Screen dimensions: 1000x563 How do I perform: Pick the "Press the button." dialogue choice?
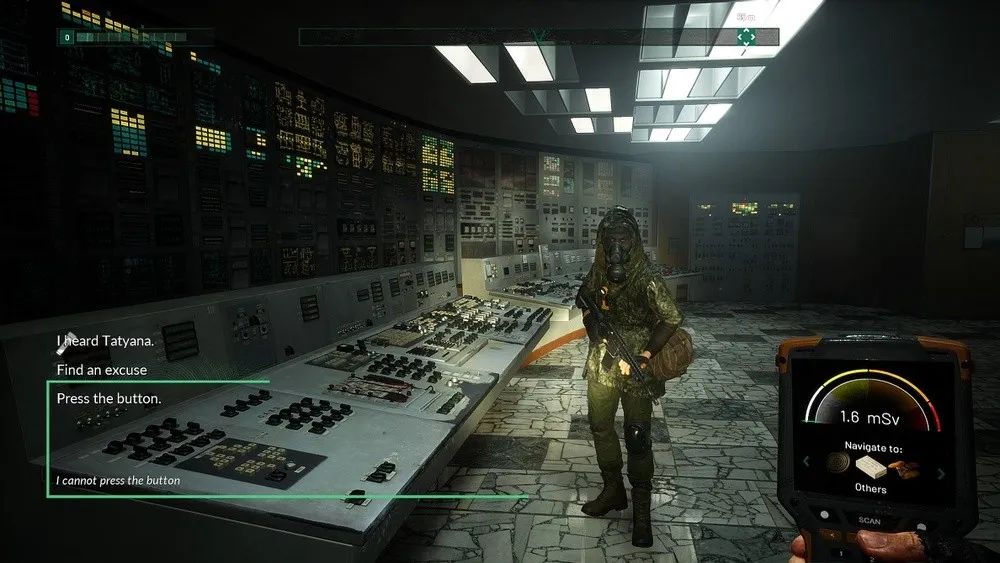(109, 398)
